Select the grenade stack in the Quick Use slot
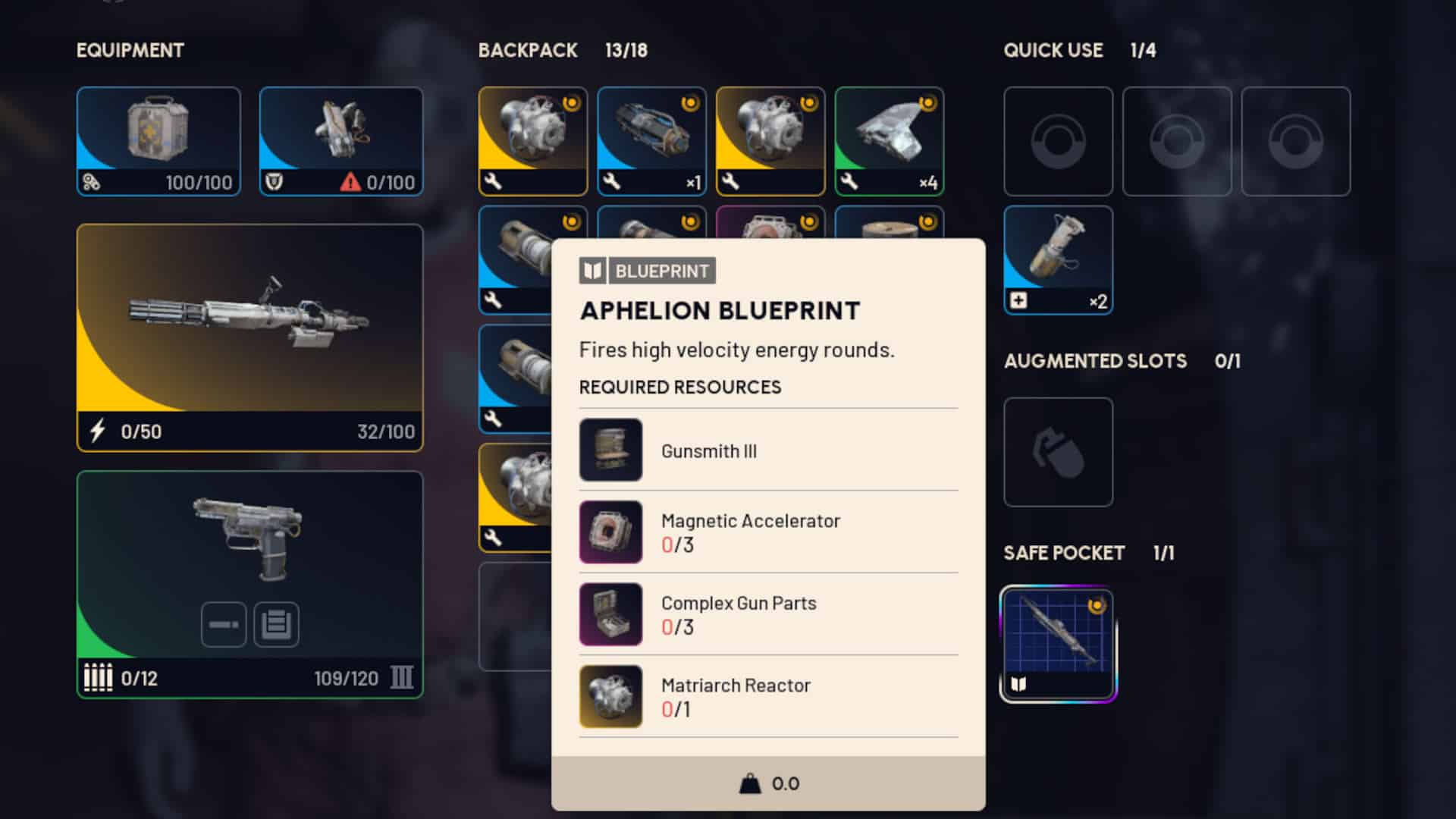 click(1058, 258)
